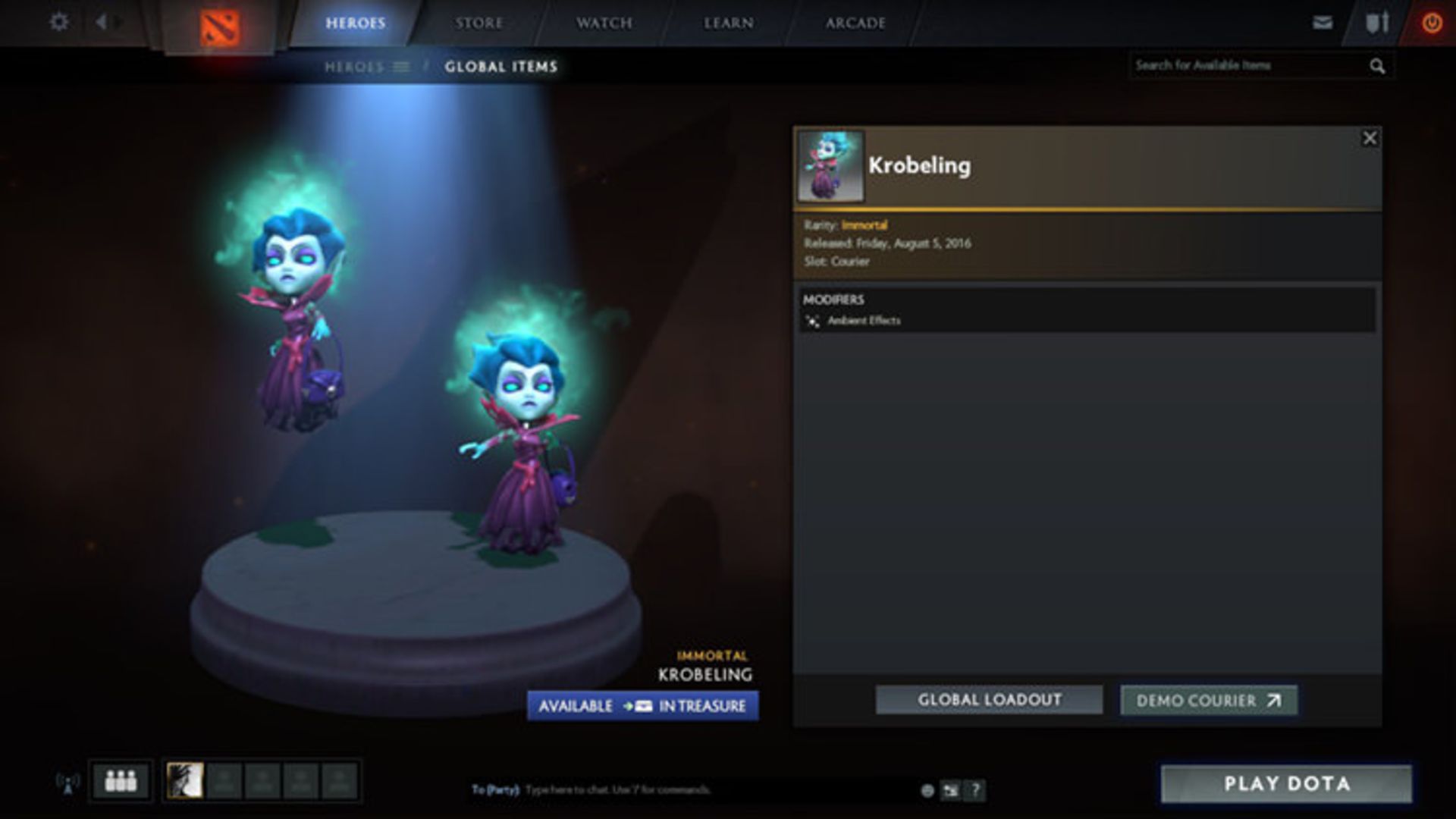1456x819 pixels.
Task: Click the Available in Treasure button
Action: pos(642,706)
